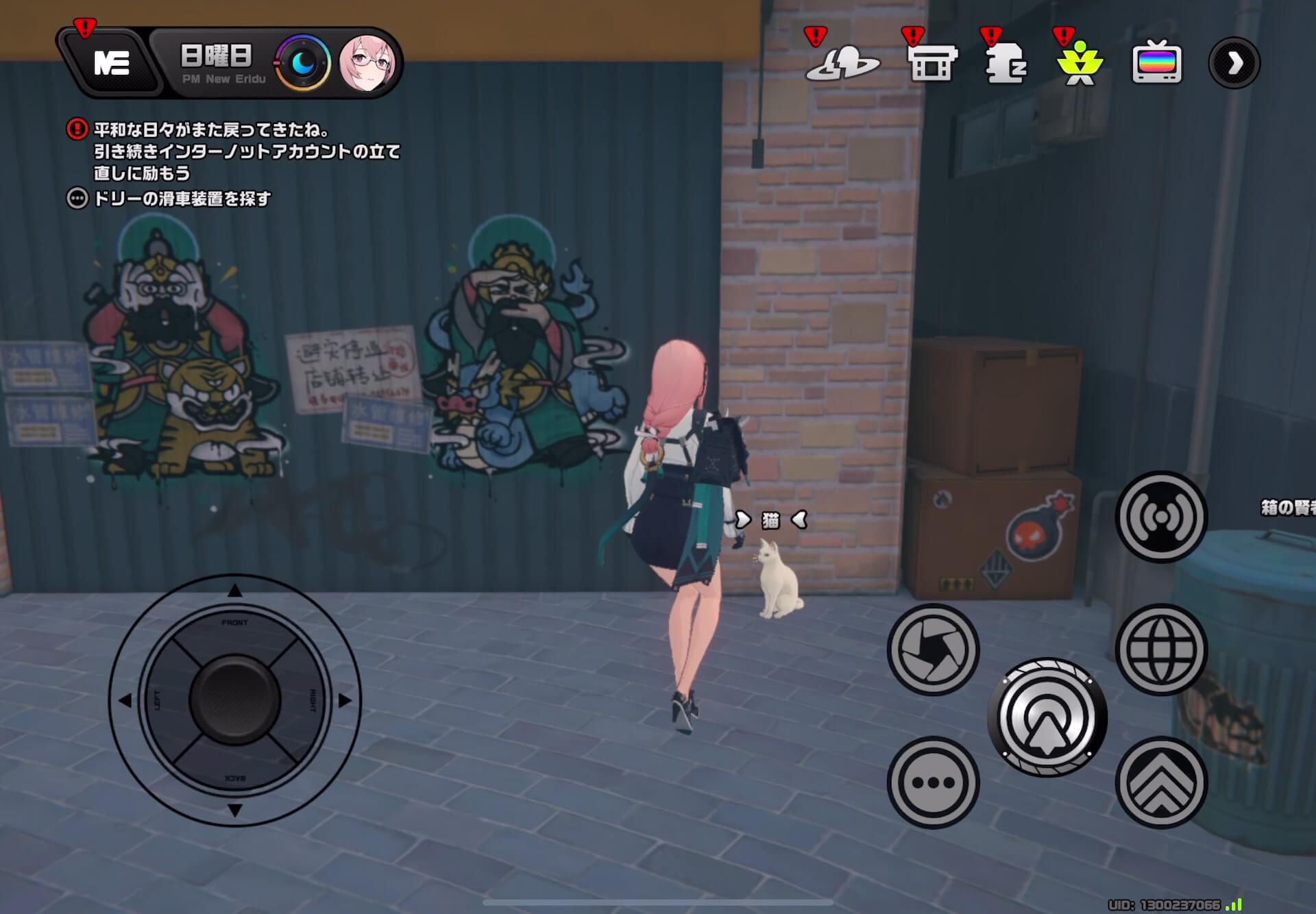The image size is (1316, 914).
Task: Toggle the chevron-up sprint control
Action: pos(1160,781)
